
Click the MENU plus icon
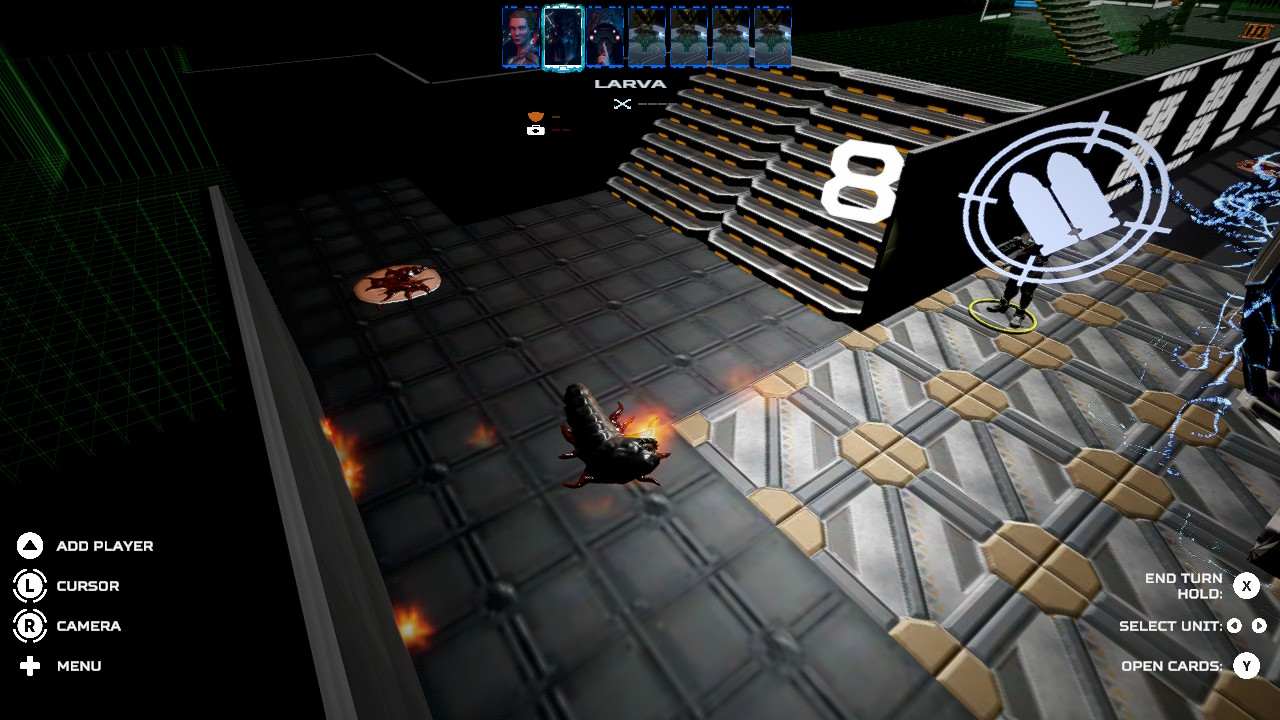[x=30, y=666]
